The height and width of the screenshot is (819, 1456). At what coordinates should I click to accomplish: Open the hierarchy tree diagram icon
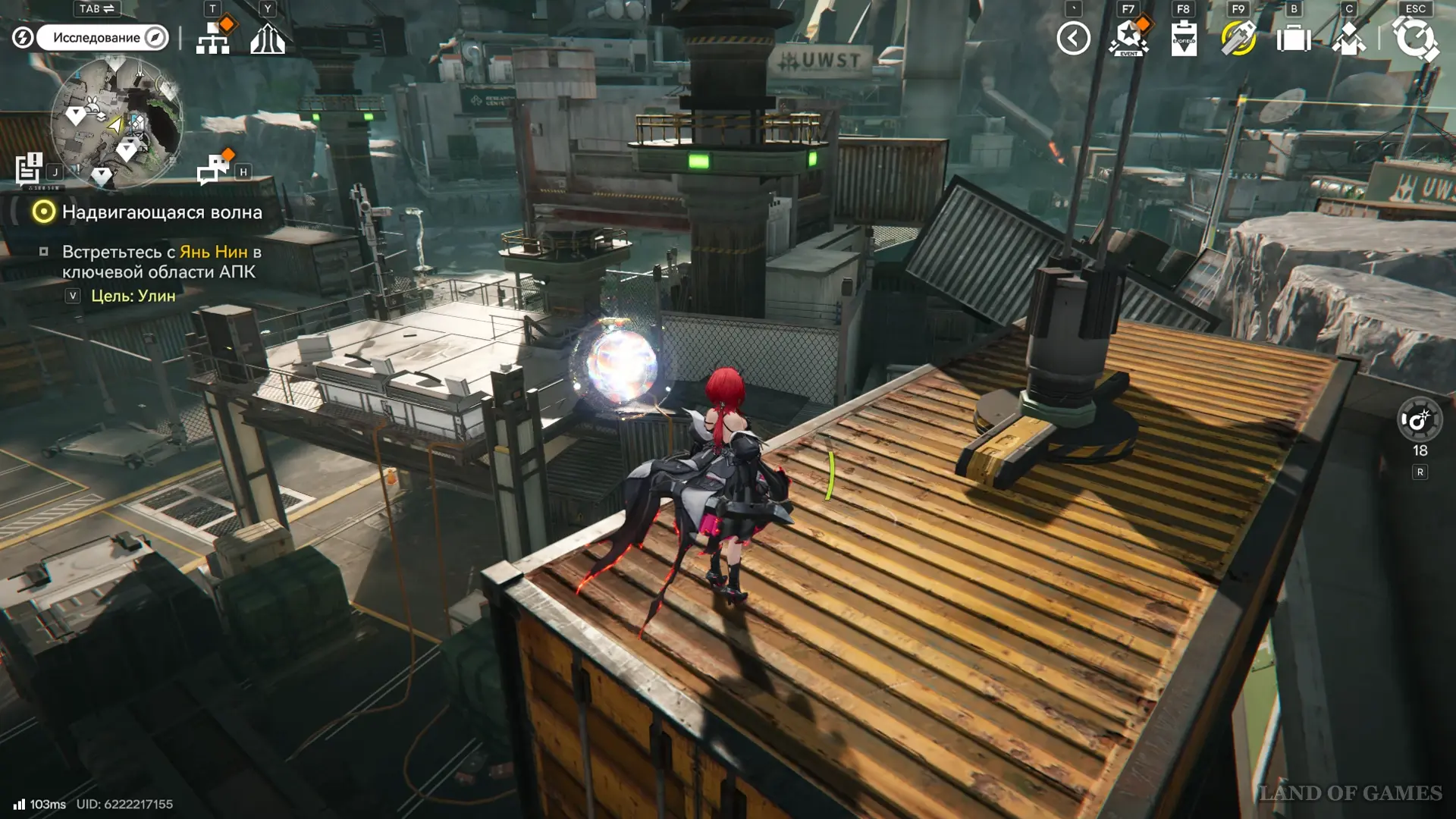point(213,38)
